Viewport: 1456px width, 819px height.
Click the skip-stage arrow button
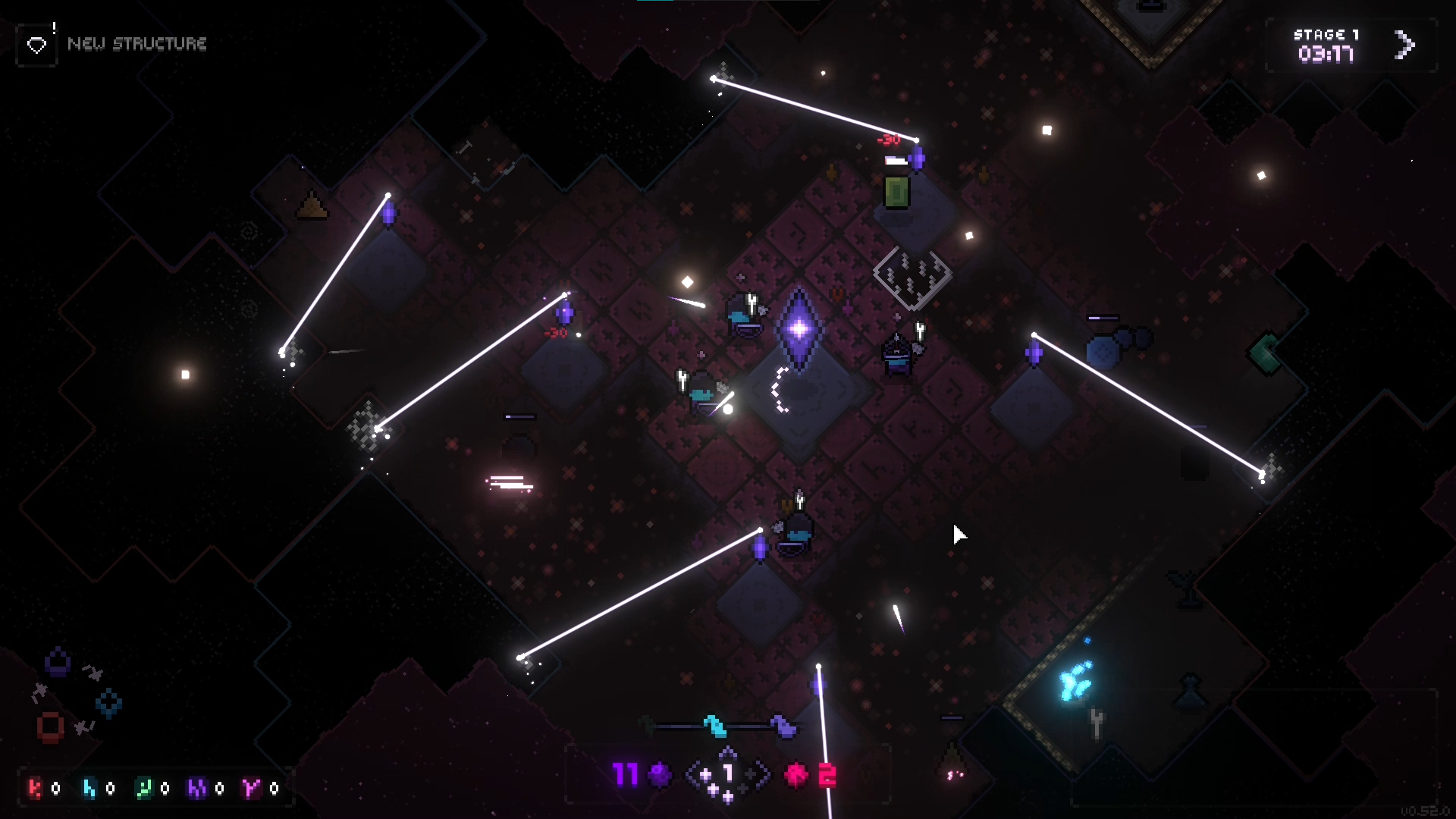[x=1404, y=45]
